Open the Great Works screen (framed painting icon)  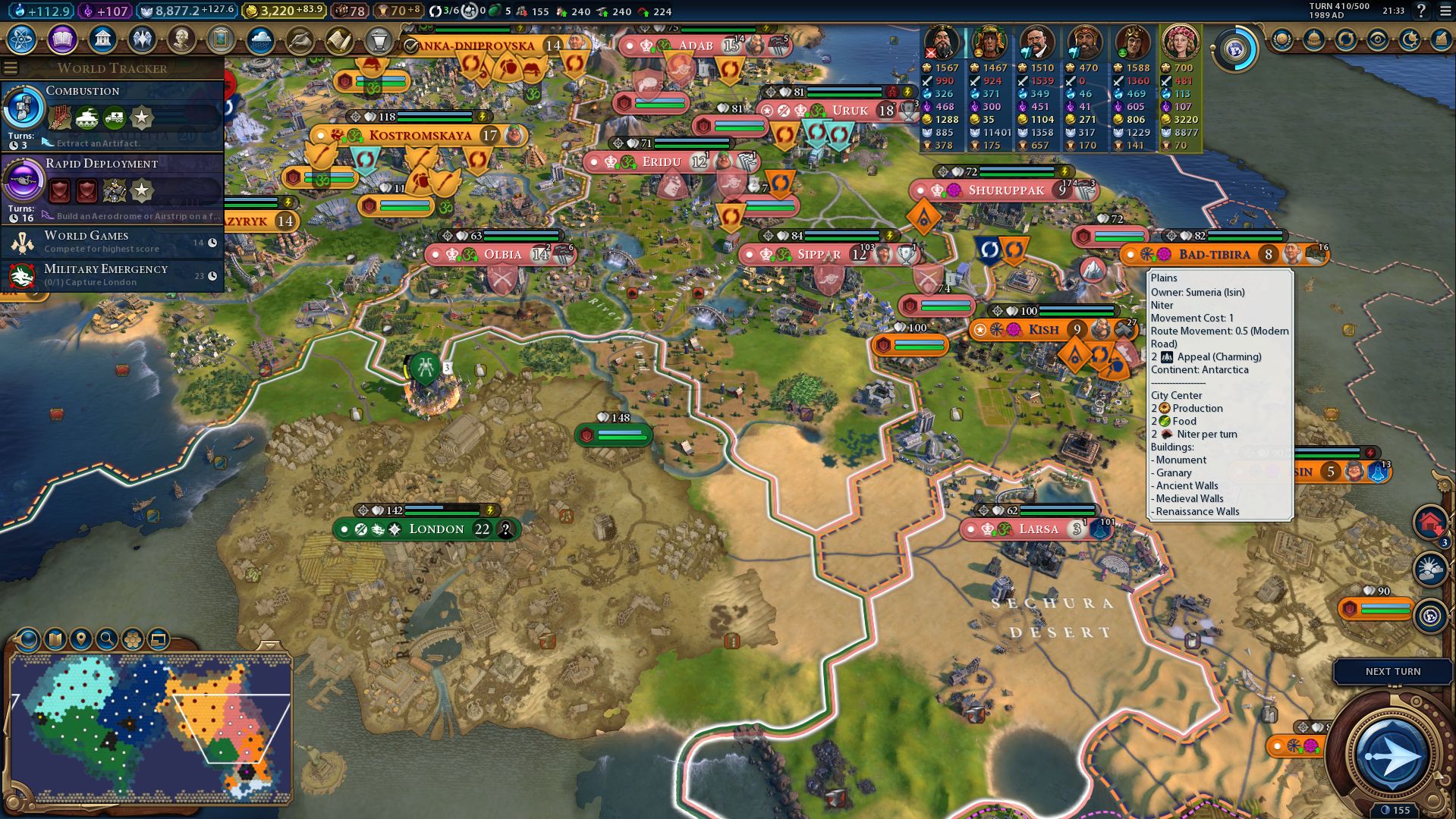(x=221, y=39)
